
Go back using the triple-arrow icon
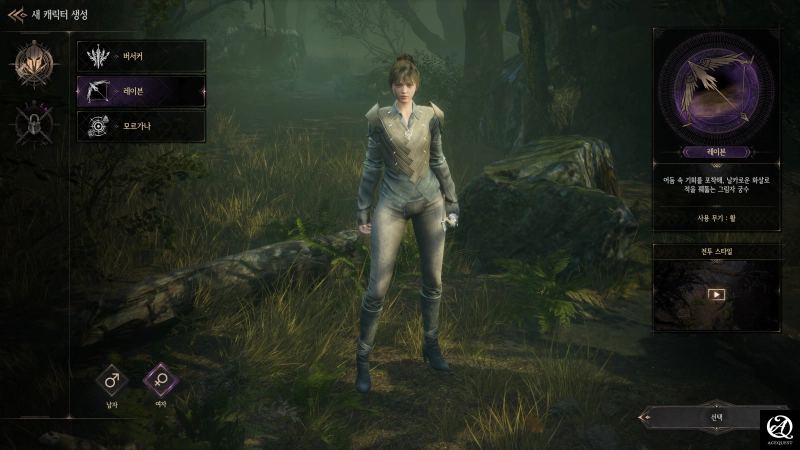(17, 15)
